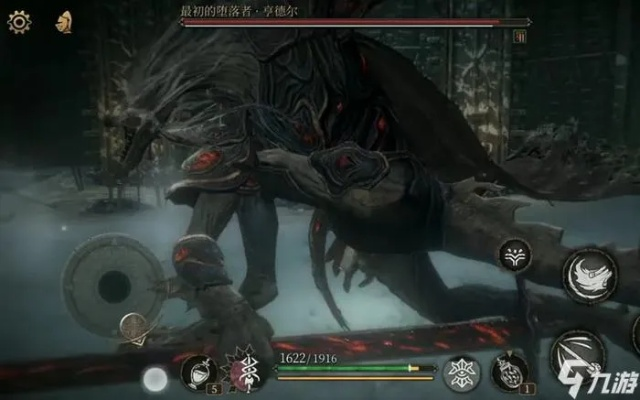Use the healing flask with 5 charges
This screenshot has height=400, width=640.
click(x=197, y=372)
